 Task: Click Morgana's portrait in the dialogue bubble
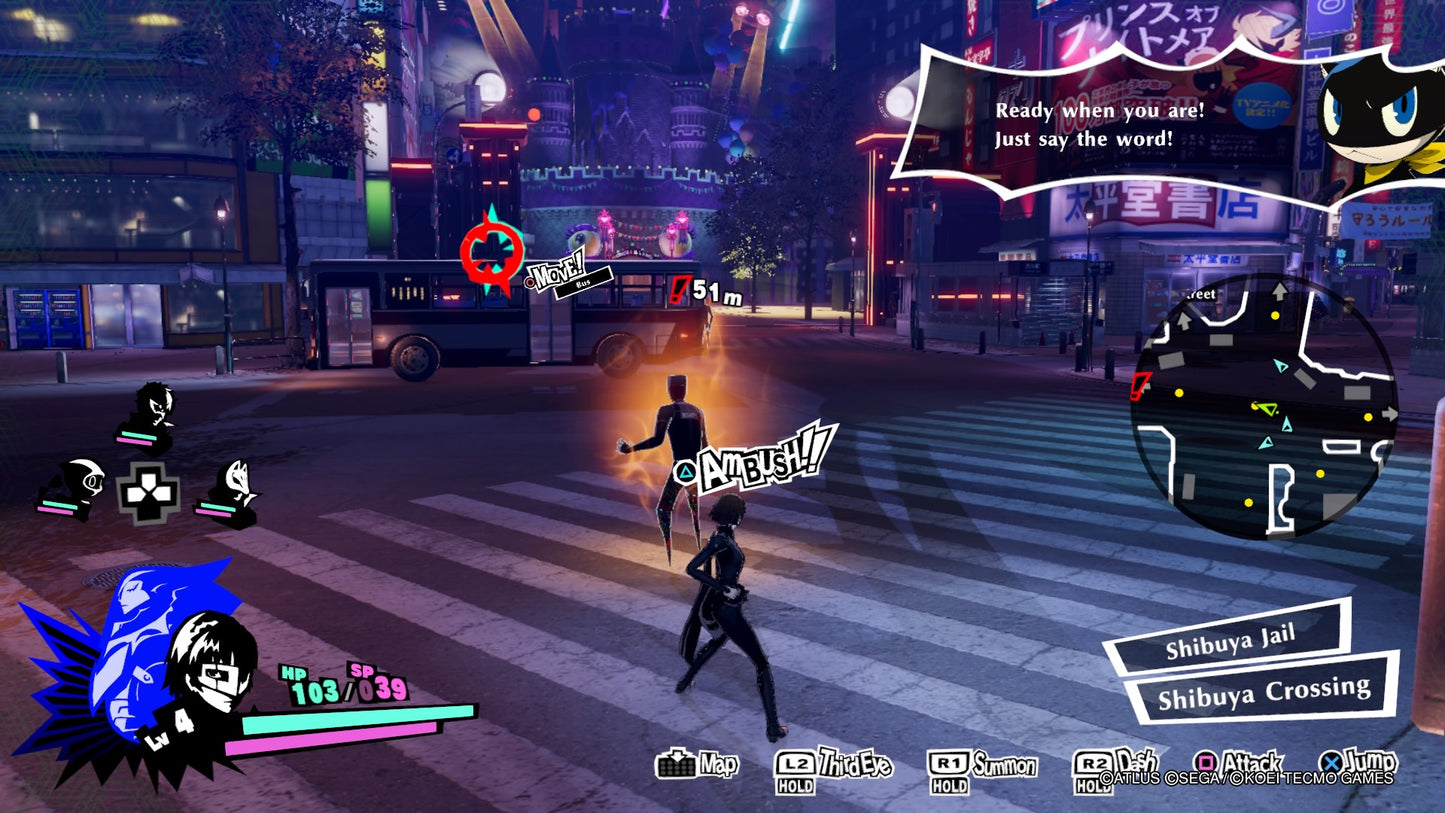tap(1378, 121)
